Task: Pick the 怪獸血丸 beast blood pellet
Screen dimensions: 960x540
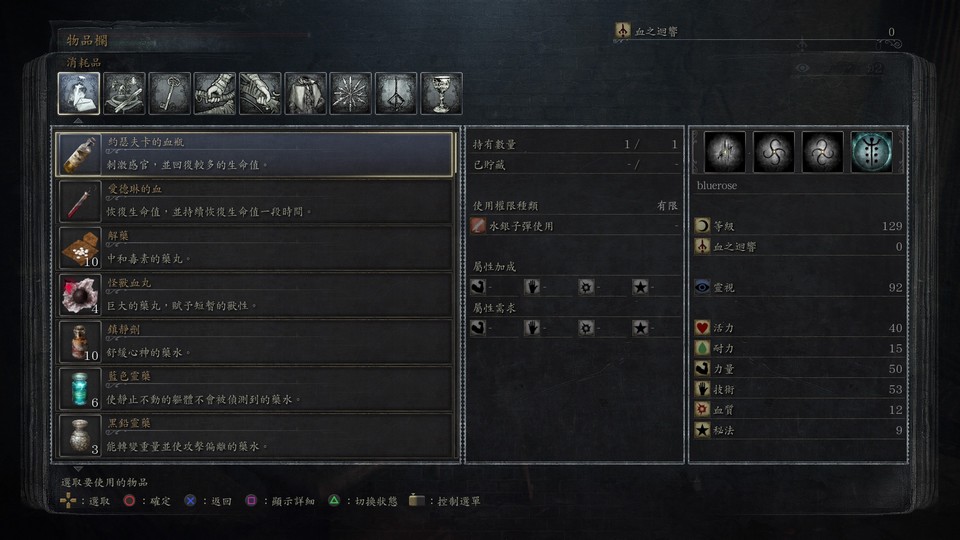Action: click(x=256, y=295)
